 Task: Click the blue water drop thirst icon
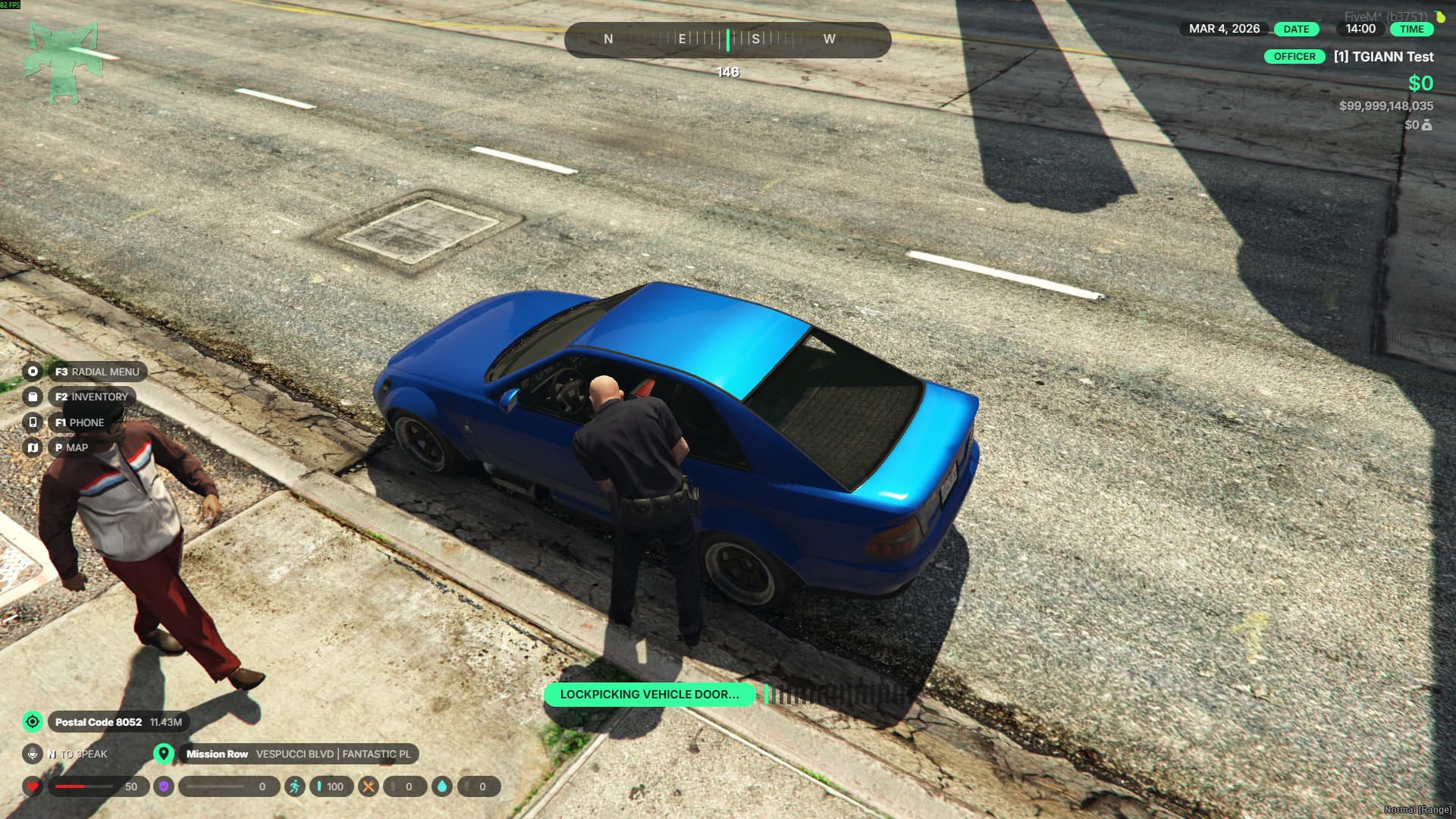(442, 786)
